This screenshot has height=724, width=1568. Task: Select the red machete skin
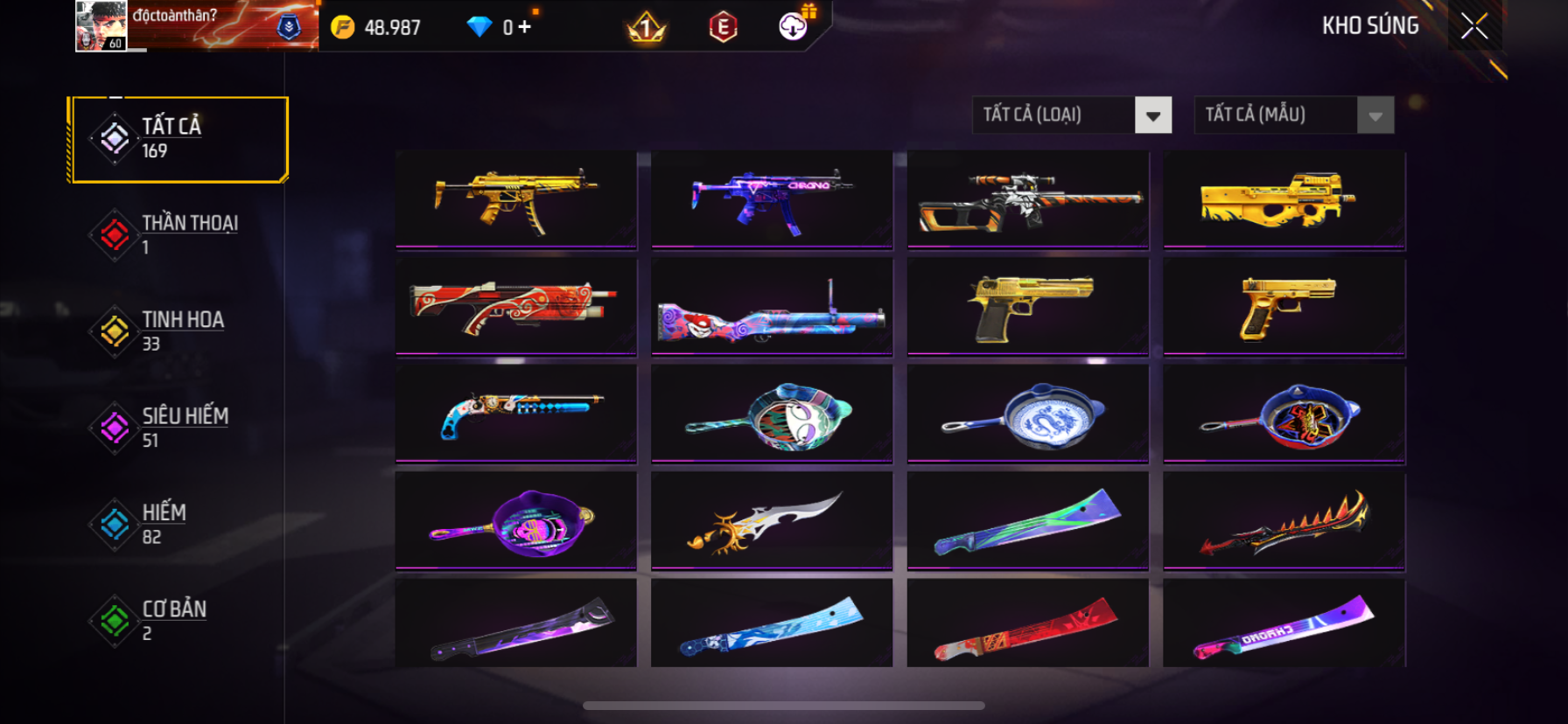click(1028, 627)
